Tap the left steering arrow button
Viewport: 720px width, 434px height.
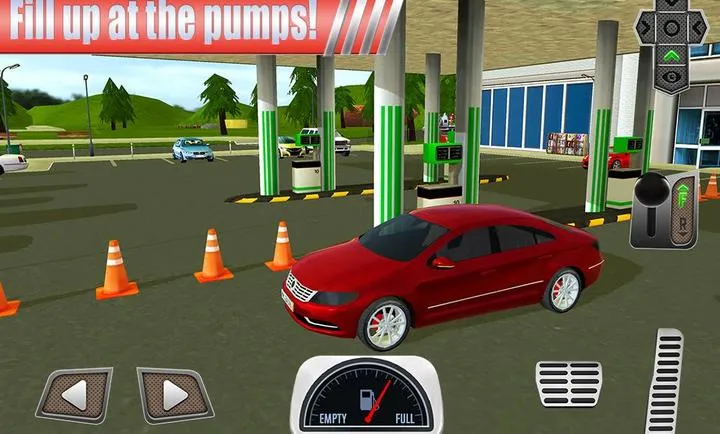(x=75, y=395)
